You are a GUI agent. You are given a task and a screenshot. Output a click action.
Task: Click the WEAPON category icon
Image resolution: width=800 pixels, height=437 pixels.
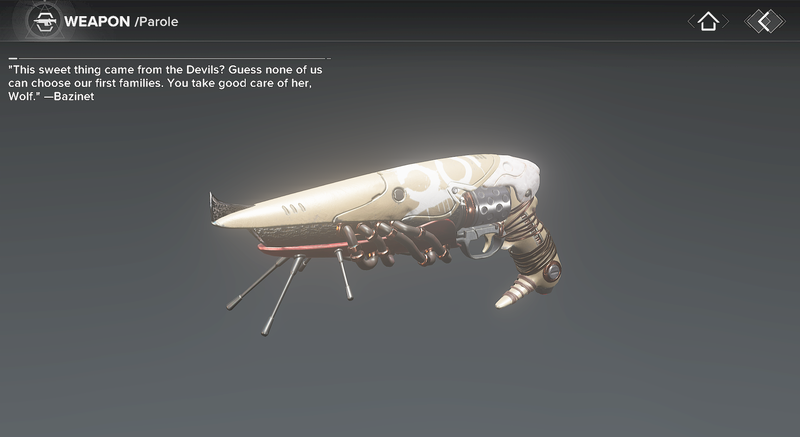point(43,21)
